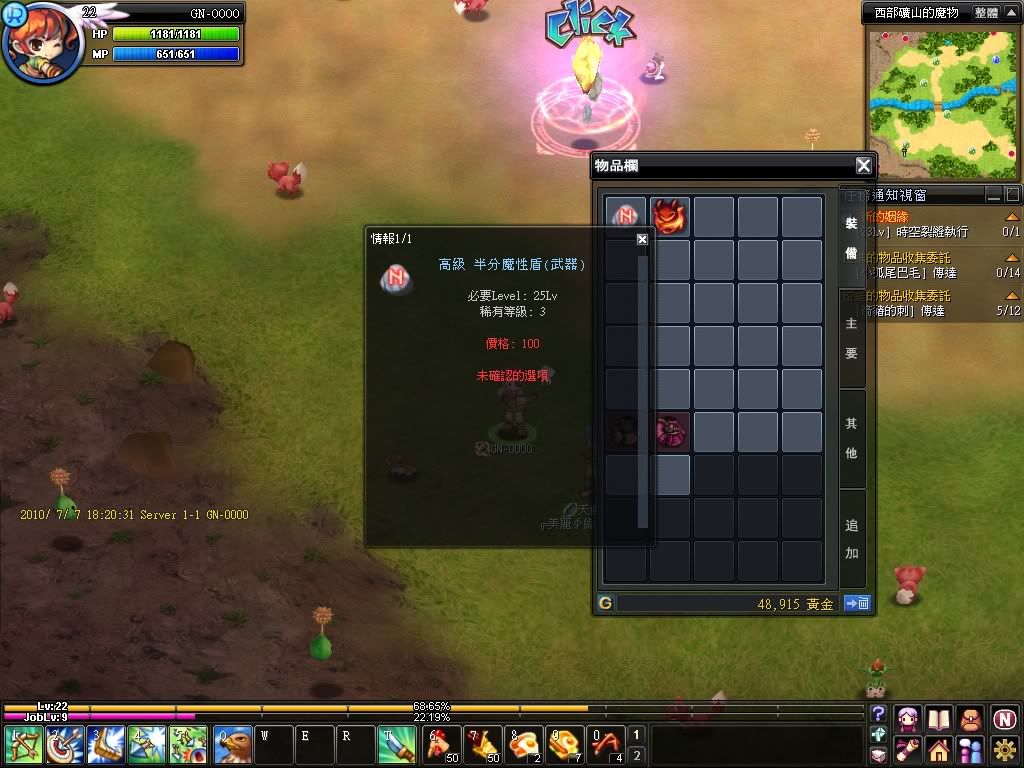Switch to hotbar page 2
The height and width of the screenshot is (768, 1024).
pyautogui.click(x=637, y=754)
